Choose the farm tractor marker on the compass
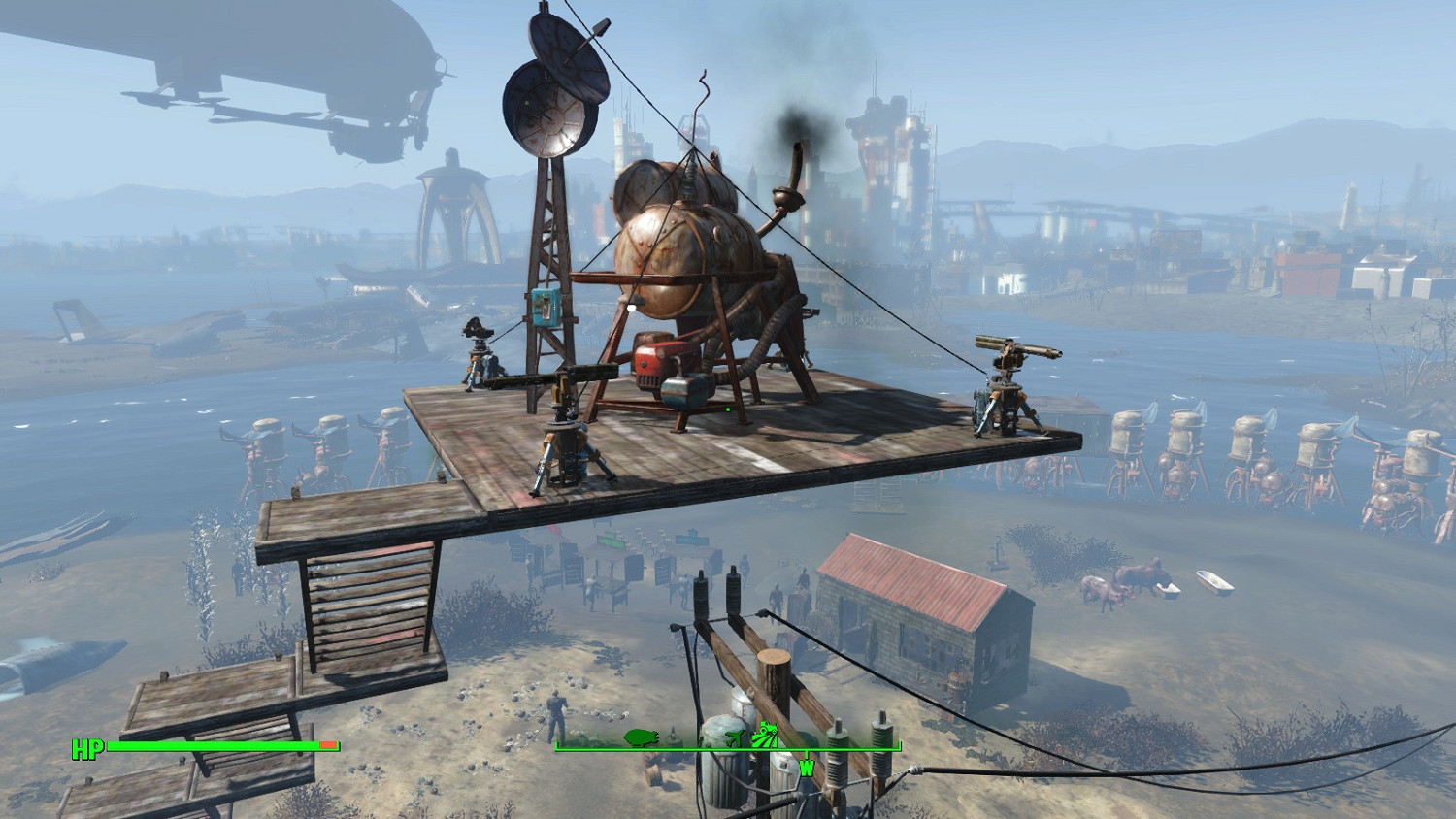The height and width of the screenshot is (819, 1456). [767, 735]
